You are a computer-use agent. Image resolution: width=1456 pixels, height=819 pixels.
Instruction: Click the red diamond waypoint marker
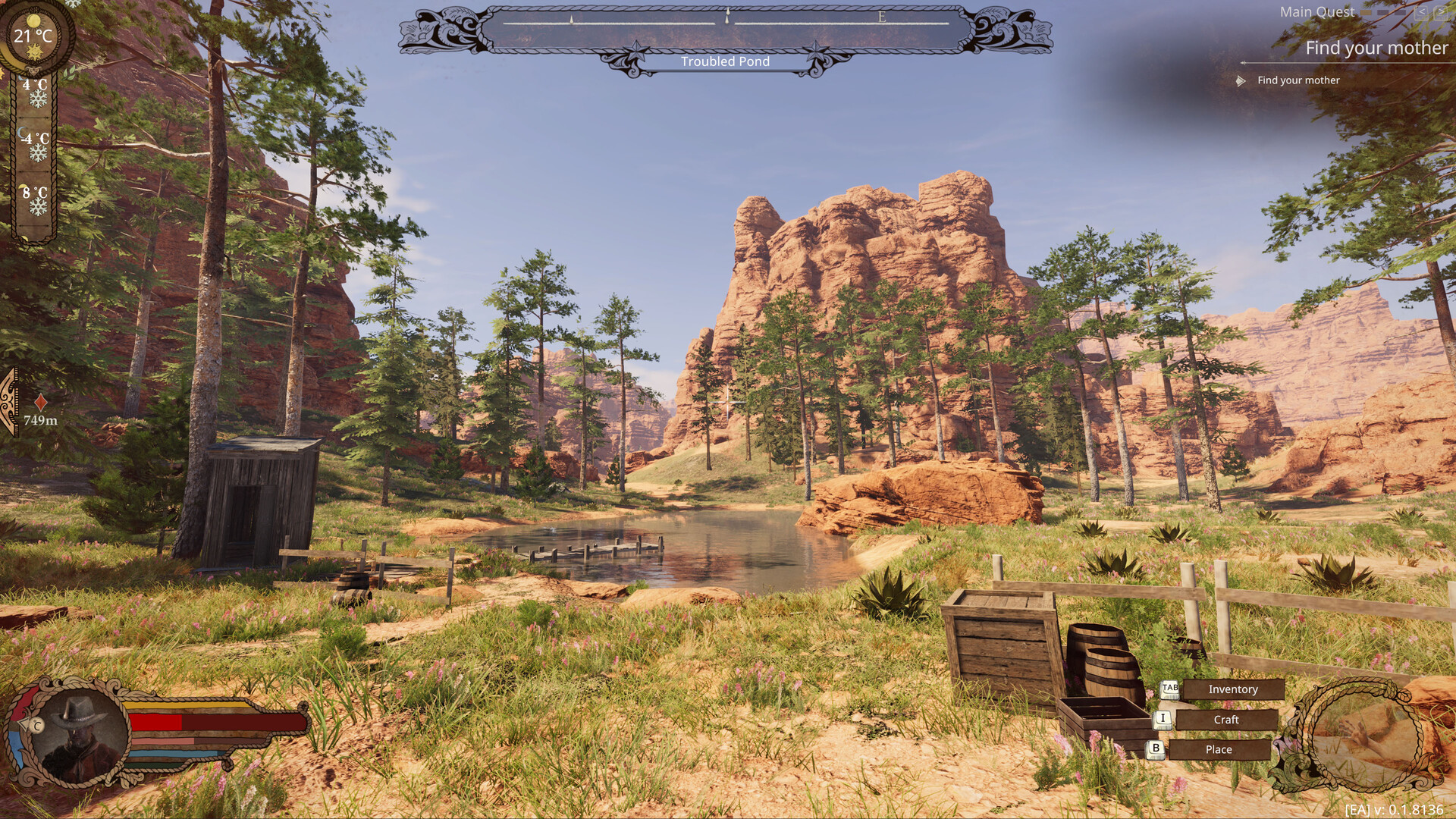click(41, 402)
